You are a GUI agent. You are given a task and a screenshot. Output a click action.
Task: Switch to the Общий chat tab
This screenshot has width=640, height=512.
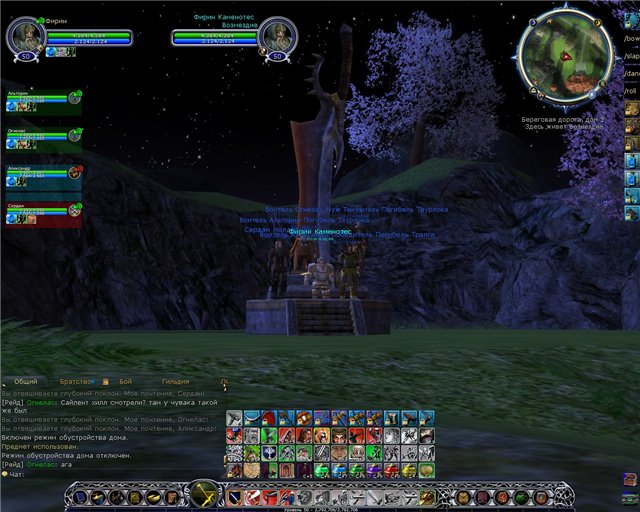(x=26, y=381)
